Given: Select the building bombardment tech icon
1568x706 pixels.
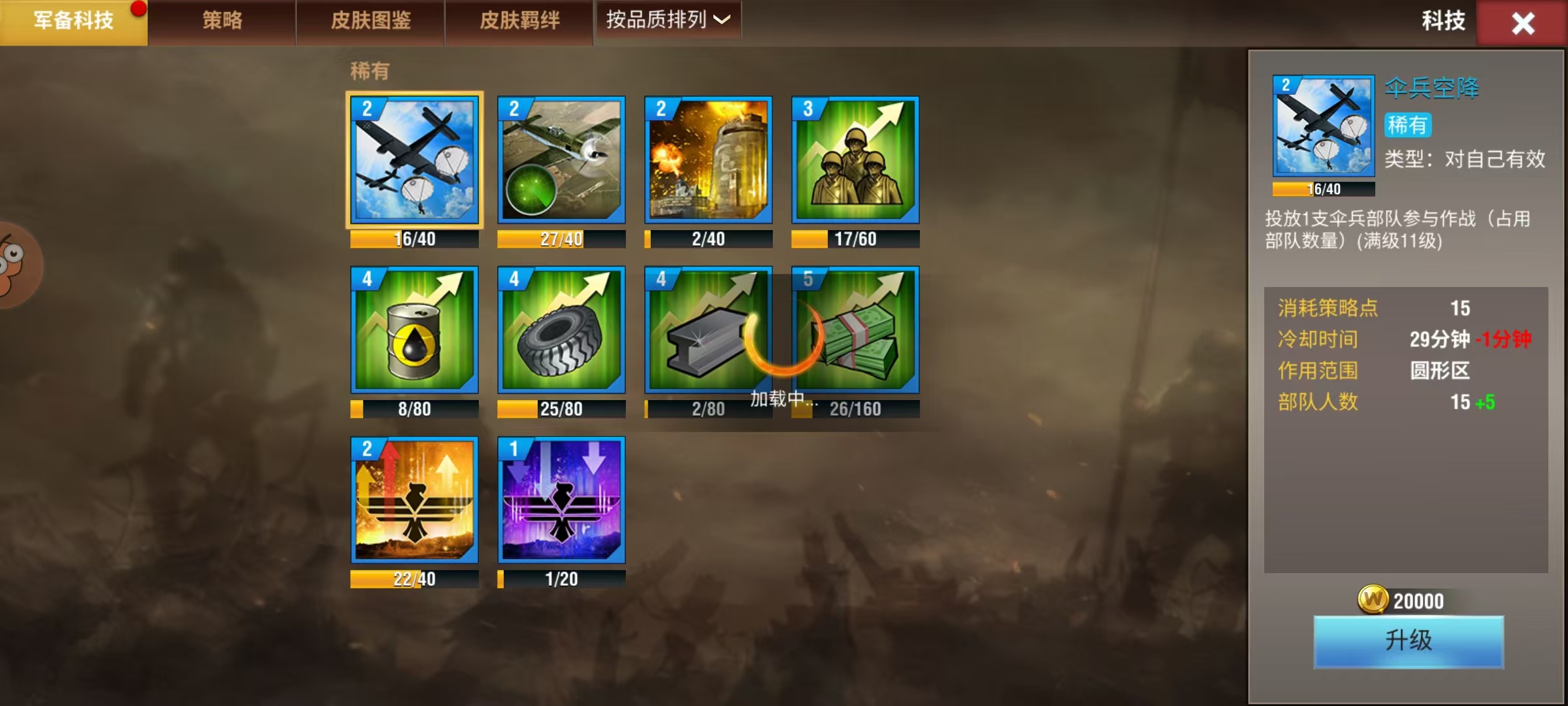Looking at the screenshot, I should tap(708, 159).
